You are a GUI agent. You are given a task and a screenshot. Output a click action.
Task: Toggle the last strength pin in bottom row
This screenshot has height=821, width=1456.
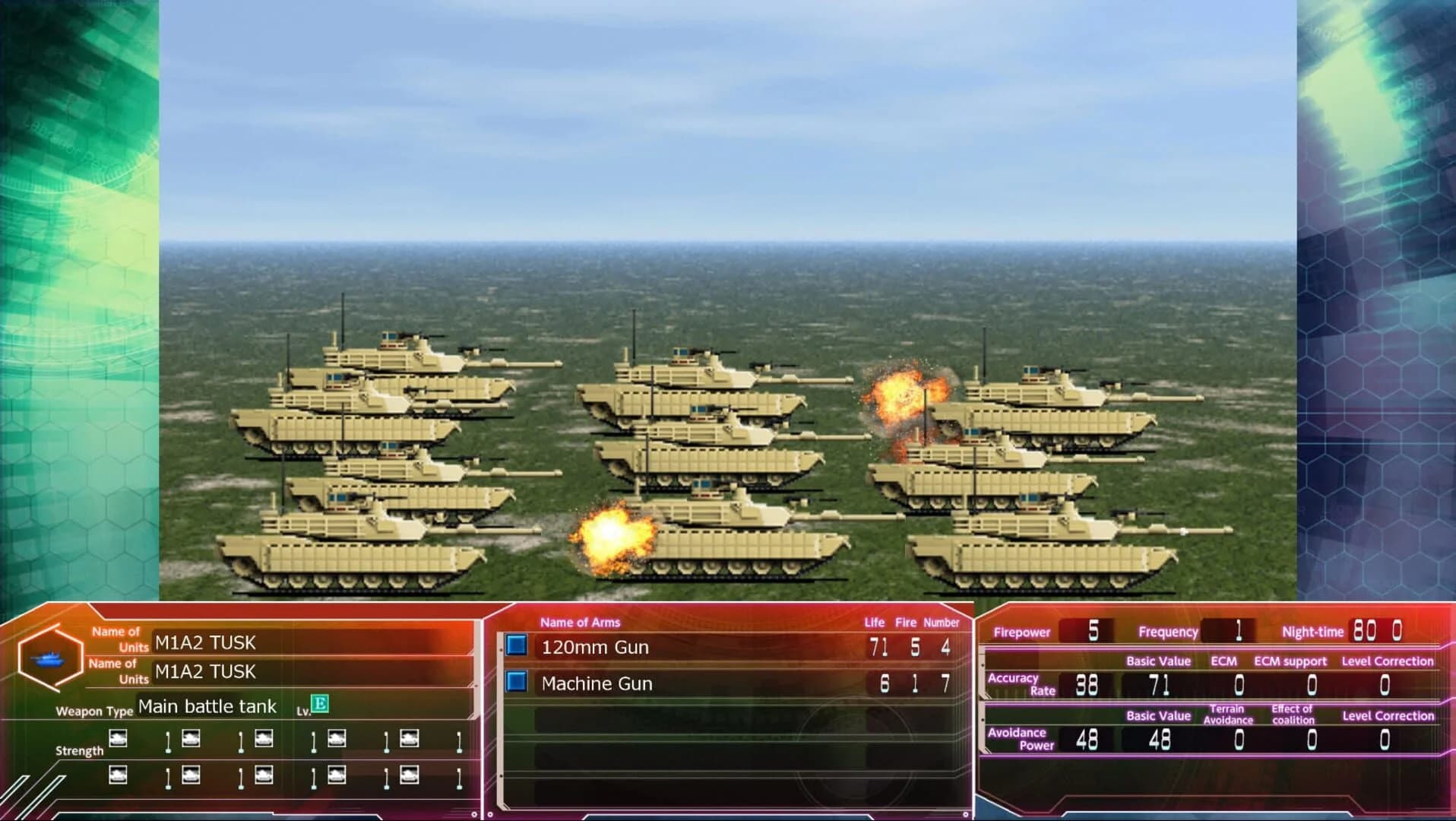coord(458,778)
